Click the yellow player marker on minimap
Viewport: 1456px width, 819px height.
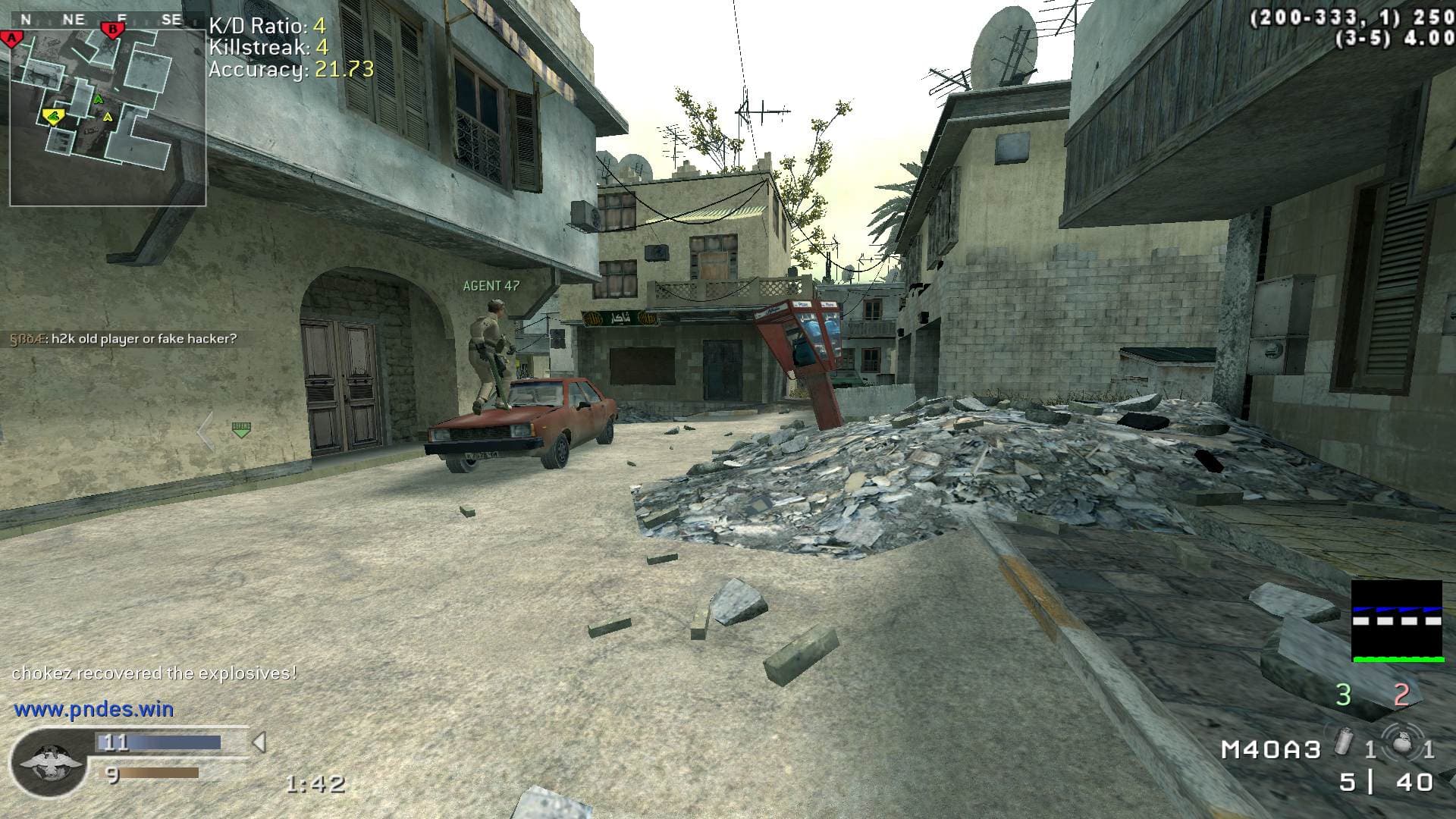click(53, 116)
